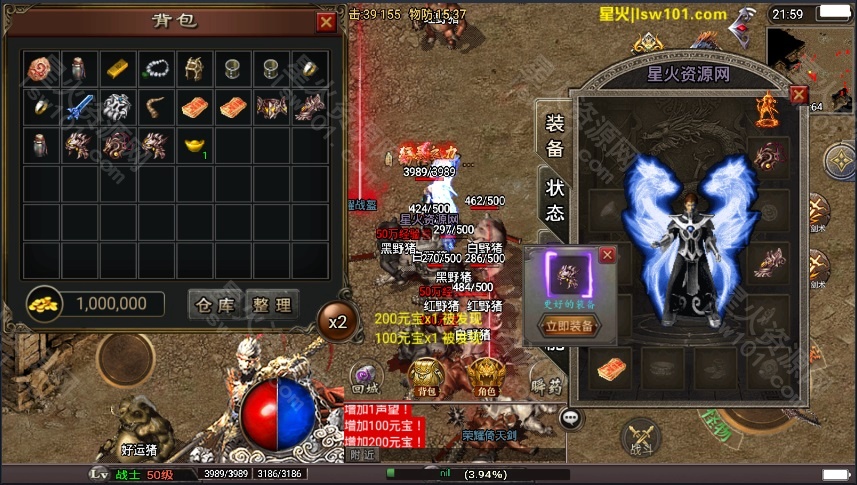
Task: Select the curved horn item
Action: 156,106
